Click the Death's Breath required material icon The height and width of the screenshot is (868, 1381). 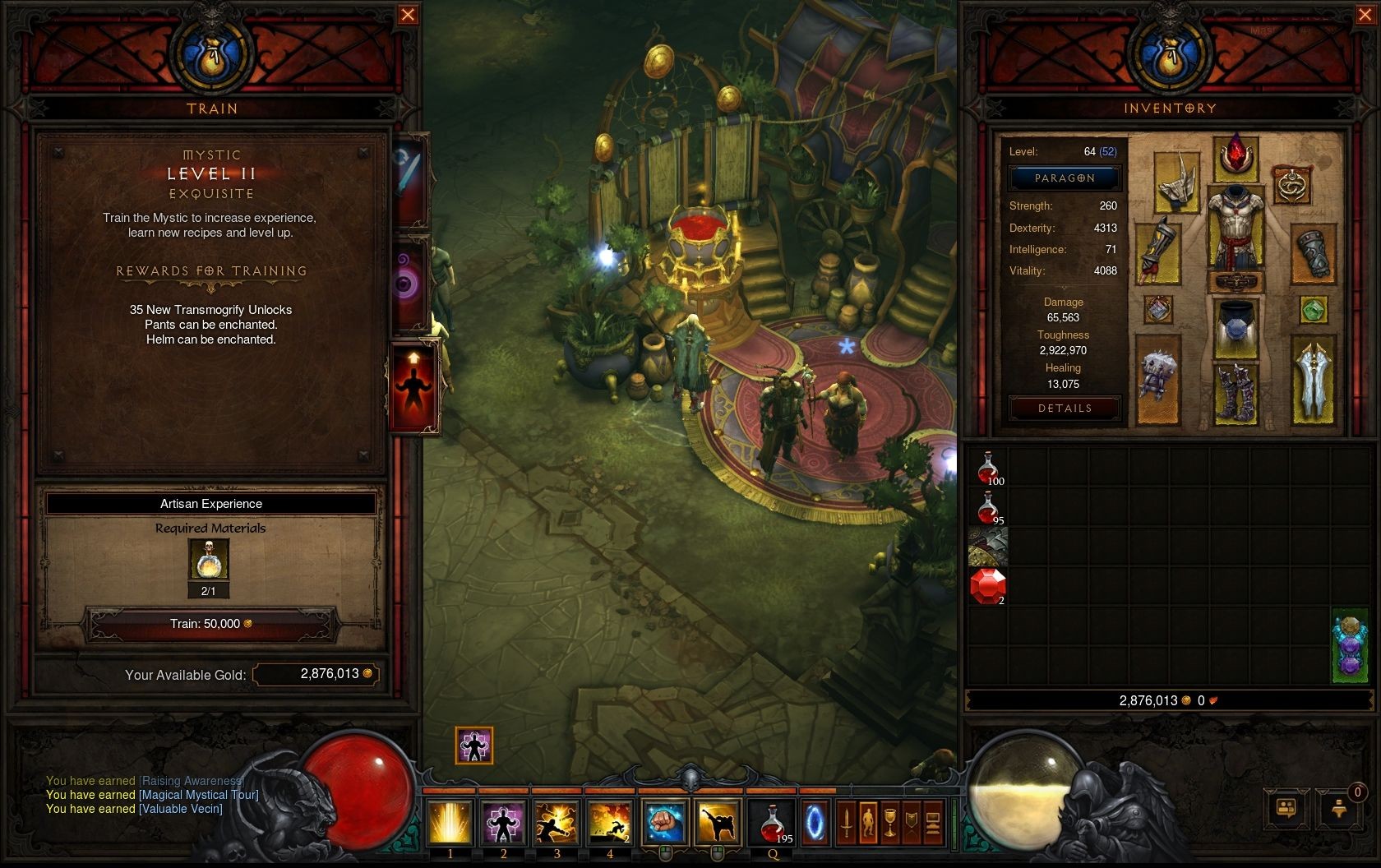209,561
